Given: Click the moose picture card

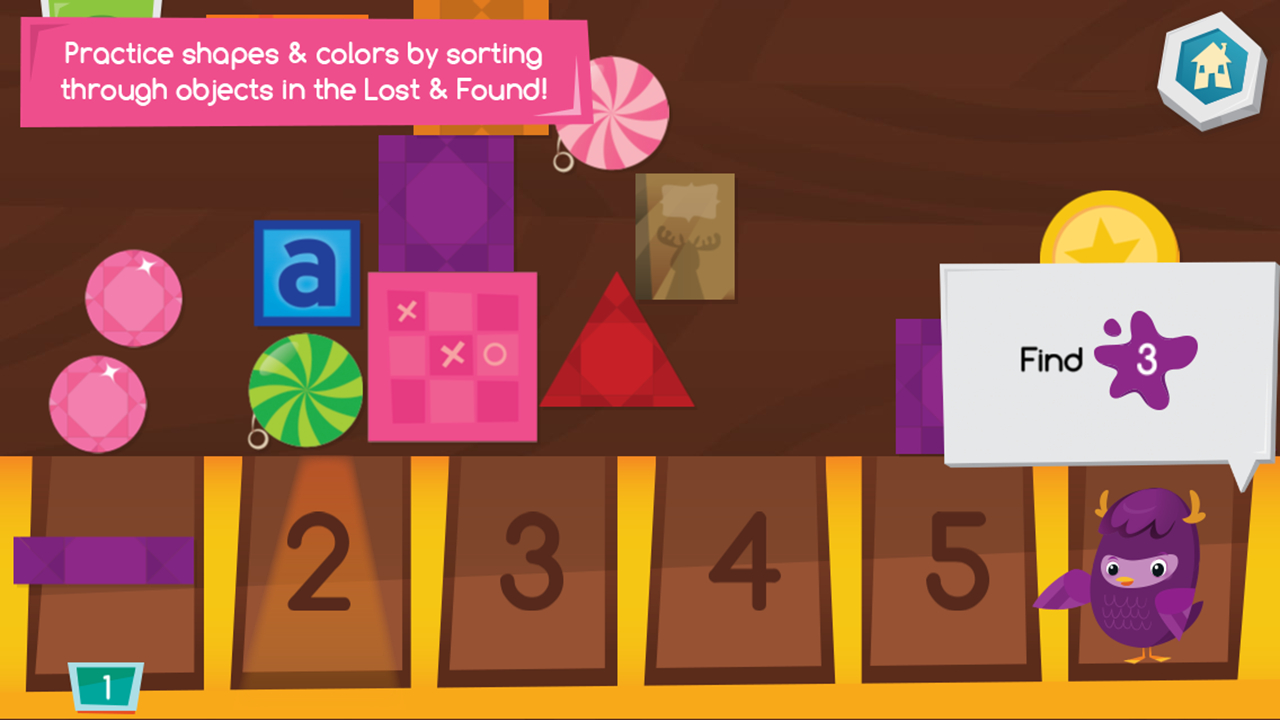Looking at the screenshot, I should [684, 237].
